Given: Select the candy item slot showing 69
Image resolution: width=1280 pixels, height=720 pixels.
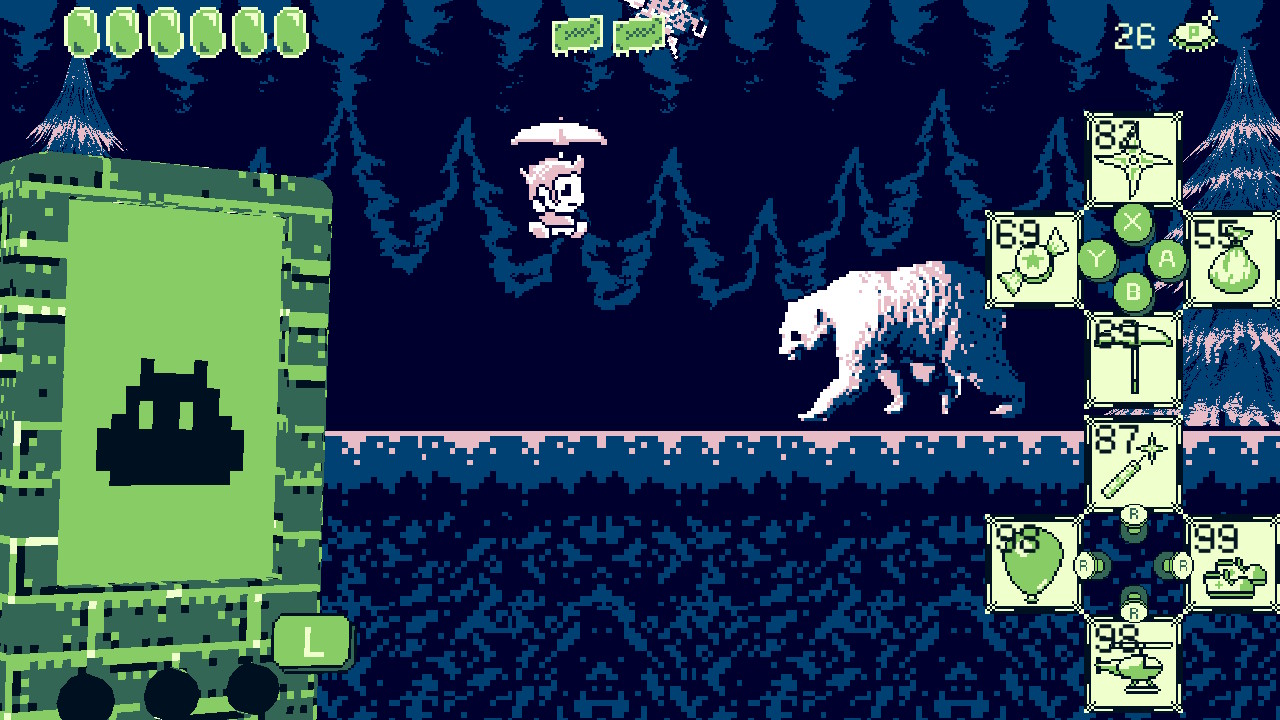Looking at the screenshot, I should (1035, 258).
